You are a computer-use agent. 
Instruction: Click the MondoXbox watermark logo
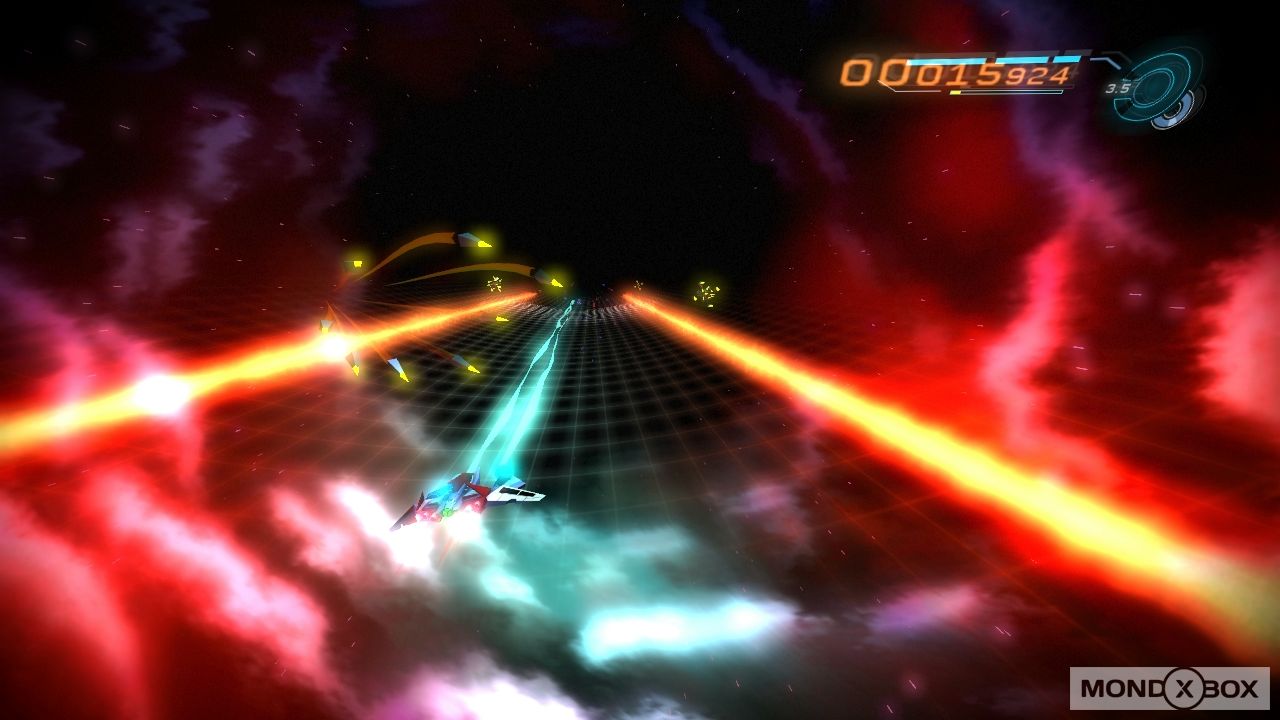[x=1169, y=688]
